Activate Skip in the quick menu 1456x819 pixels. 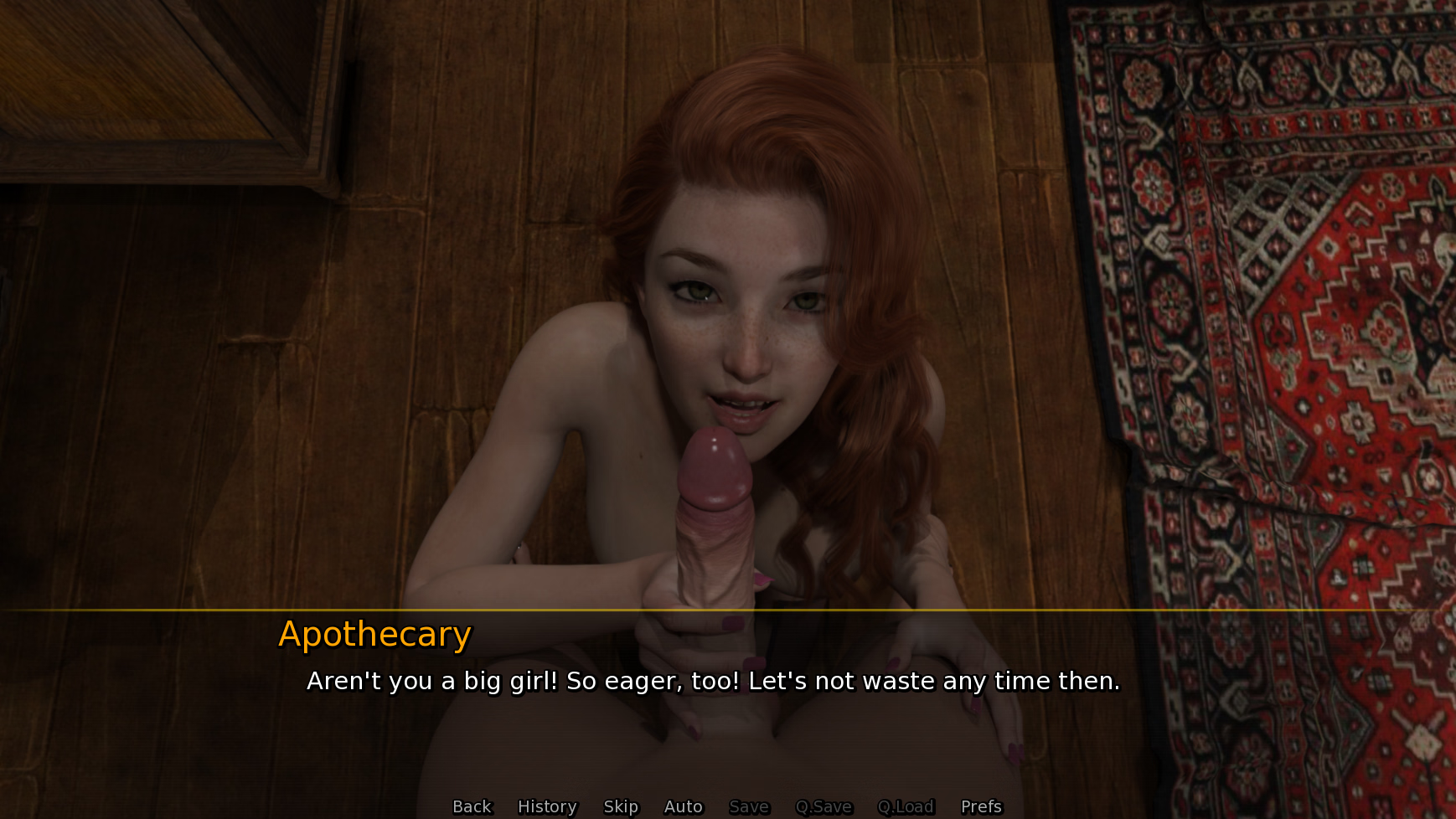pos(621,806)
